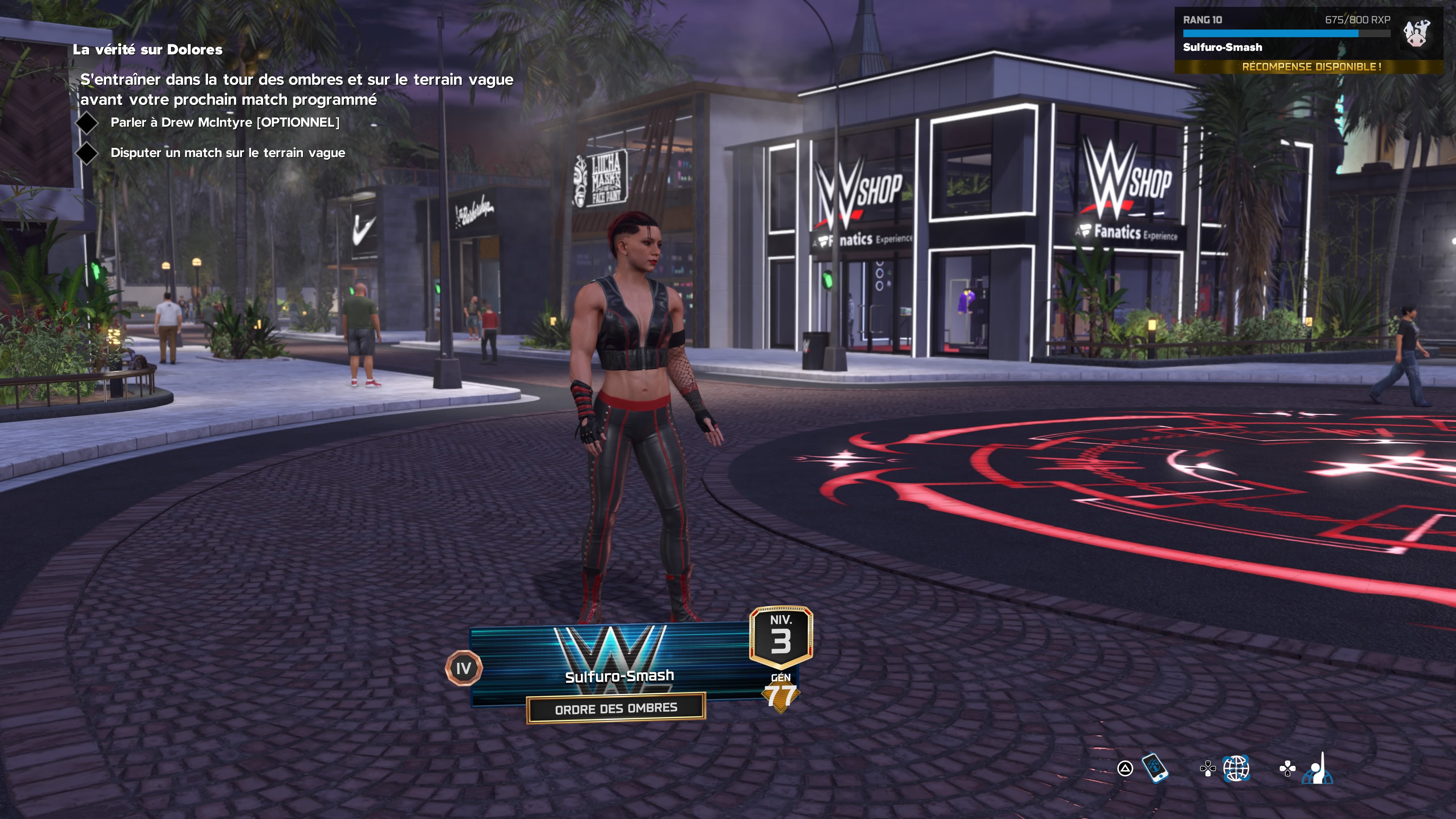Image resolution: width=1456 pixels, height=819 pixels.
Task: Select the "Disputer un match sur le terrain vague" objective
Action: [x=228, y=152]
